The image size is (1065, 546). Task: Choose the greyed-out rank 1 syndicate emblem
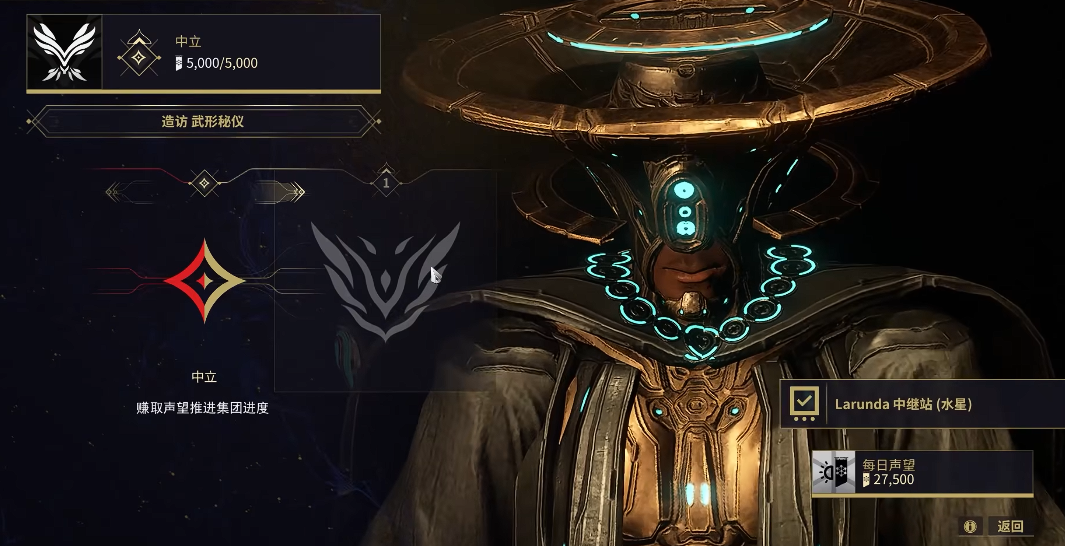point(385,281)
